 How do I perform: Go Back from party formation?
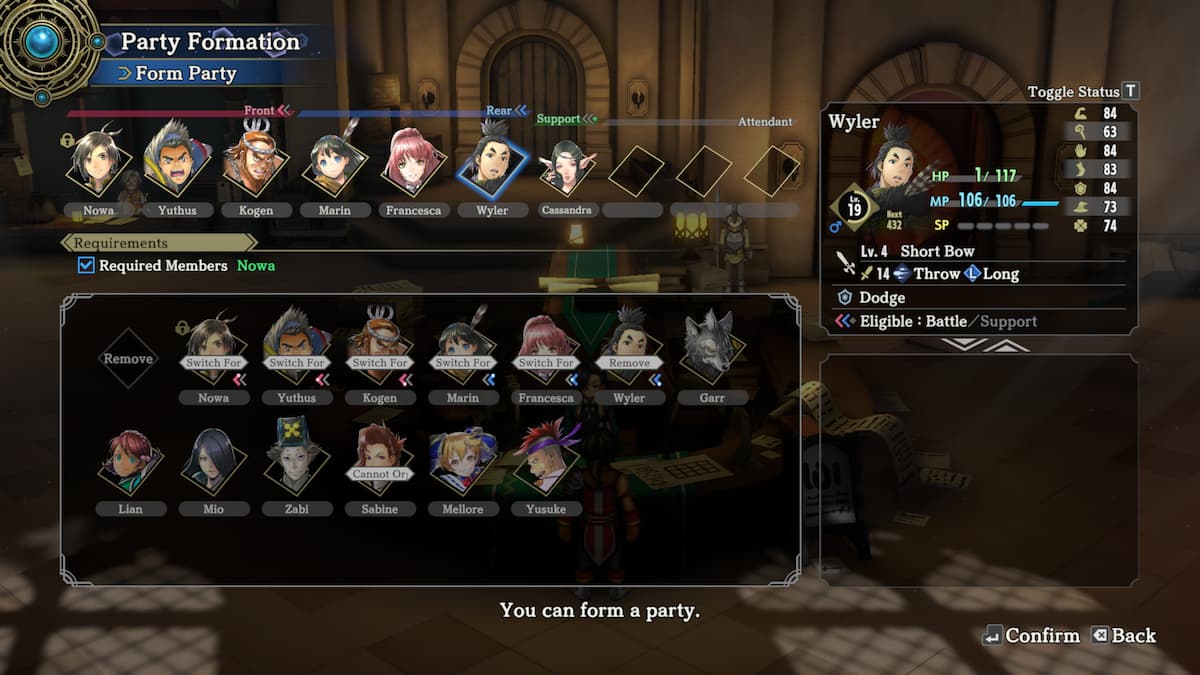click(x=1123, y=636)
